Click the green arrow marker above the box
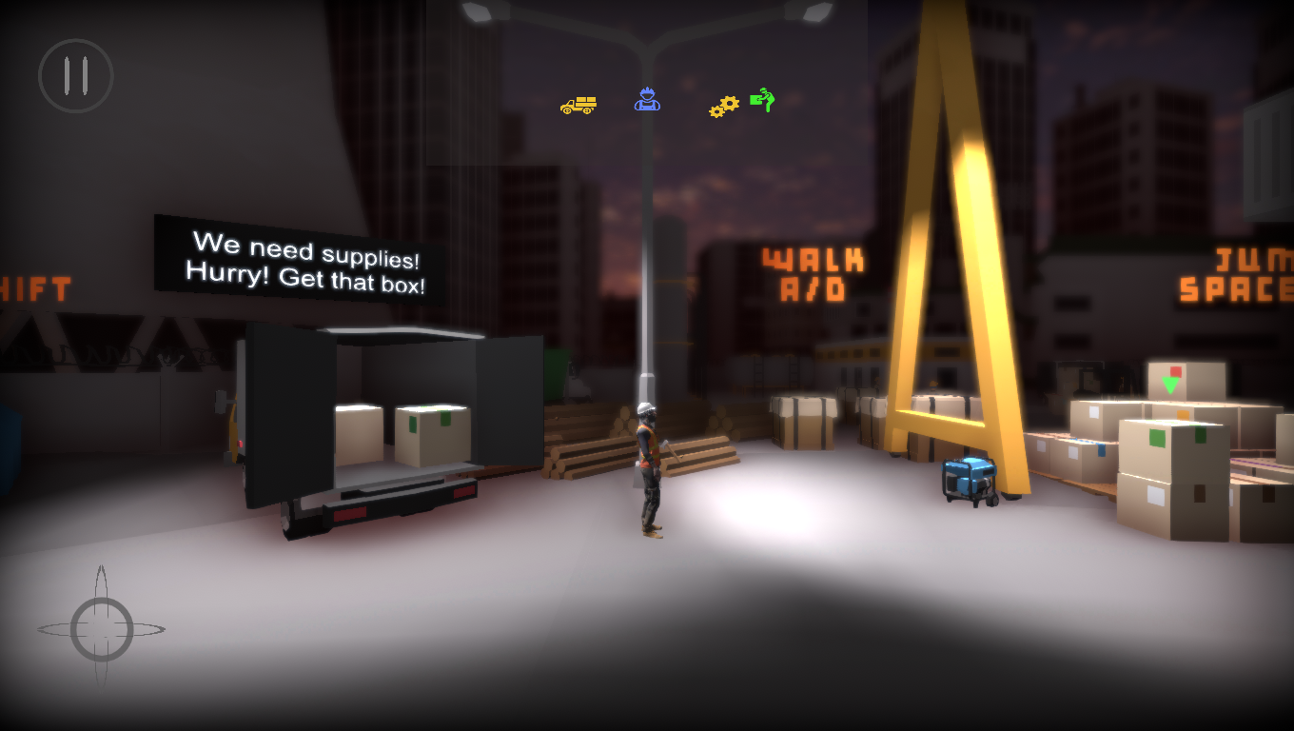The width and height of the screenshot is (1294, 731). [1170, 384]
